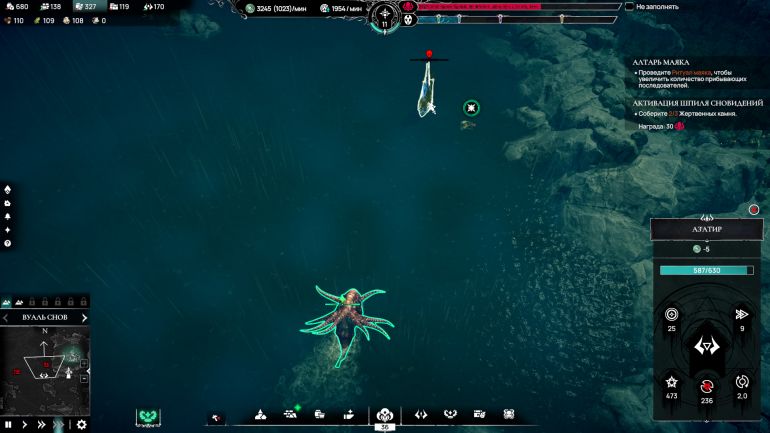Pause the game with the pause button
Viewport: 770px width, 433px height.
point(8,425)
